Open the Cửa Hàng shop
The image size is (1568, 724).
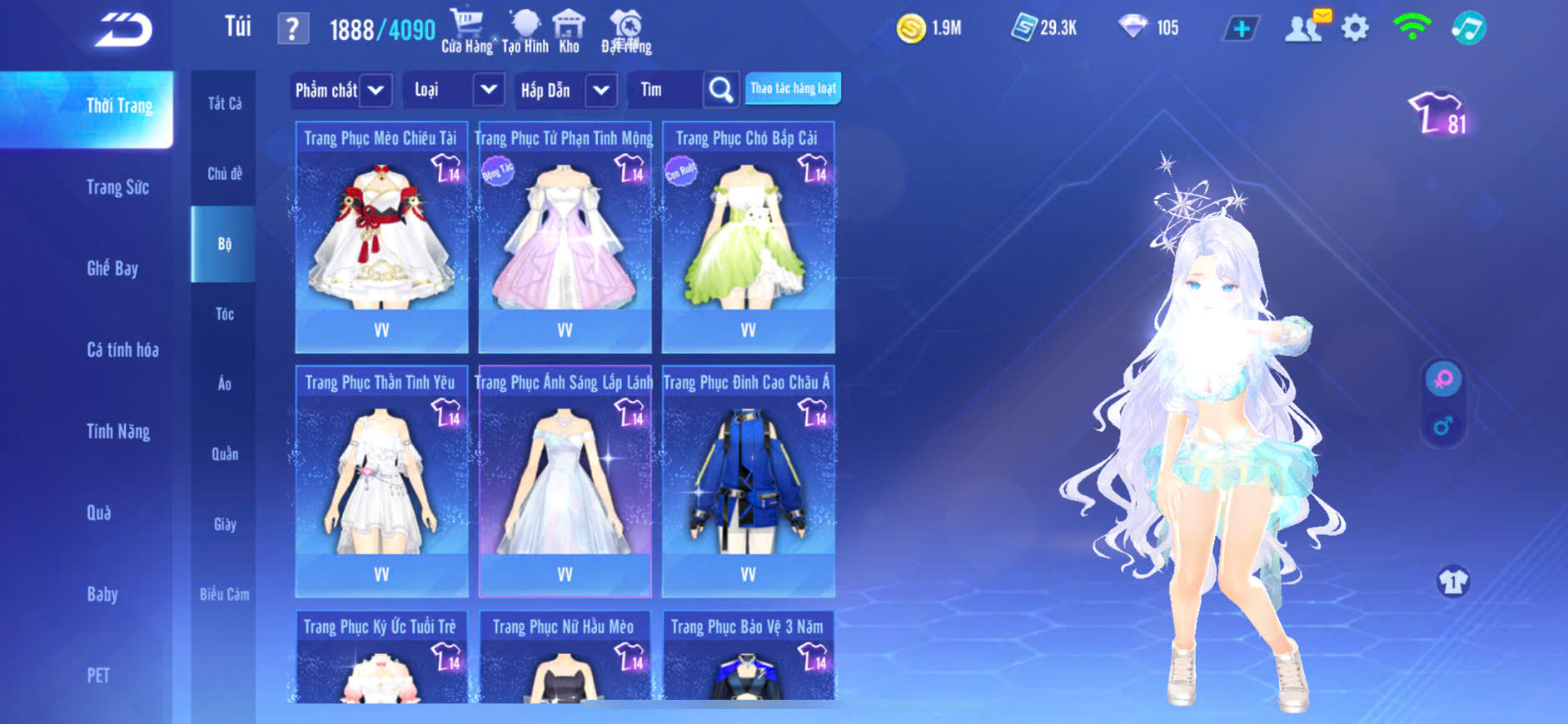(x=466, y=31)
